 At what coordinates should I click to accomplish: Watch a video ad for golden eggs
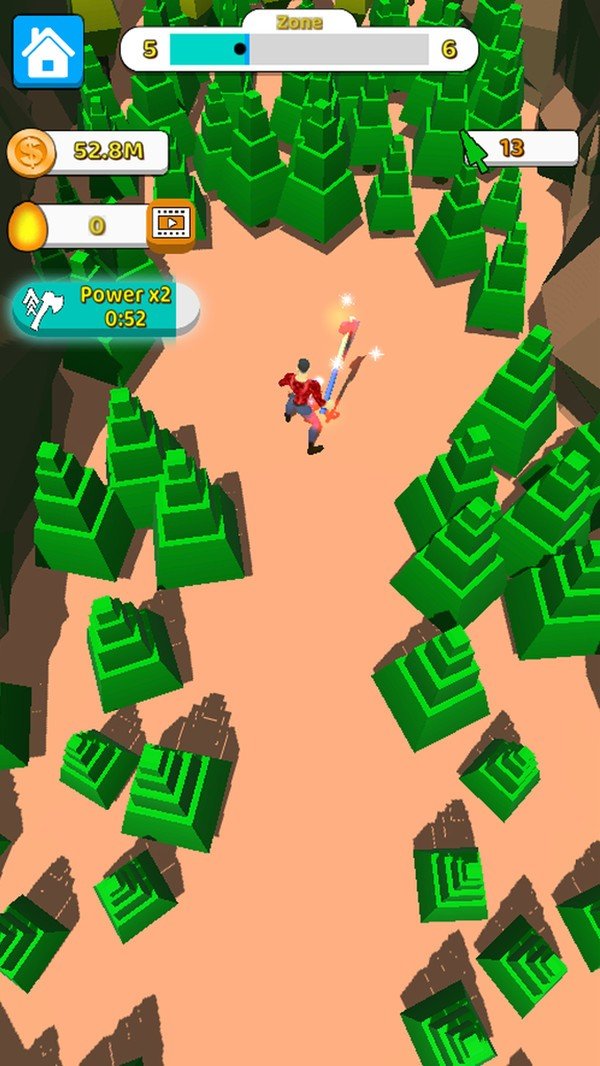pyautogui.click(x=171, y=225)
